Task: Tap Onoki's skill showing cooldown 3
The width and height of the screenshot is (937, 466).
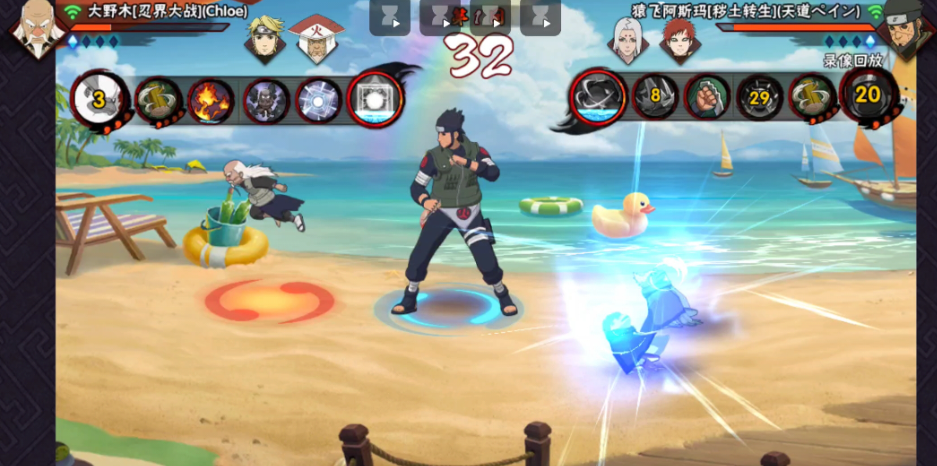Action: (x=99, y=99)
